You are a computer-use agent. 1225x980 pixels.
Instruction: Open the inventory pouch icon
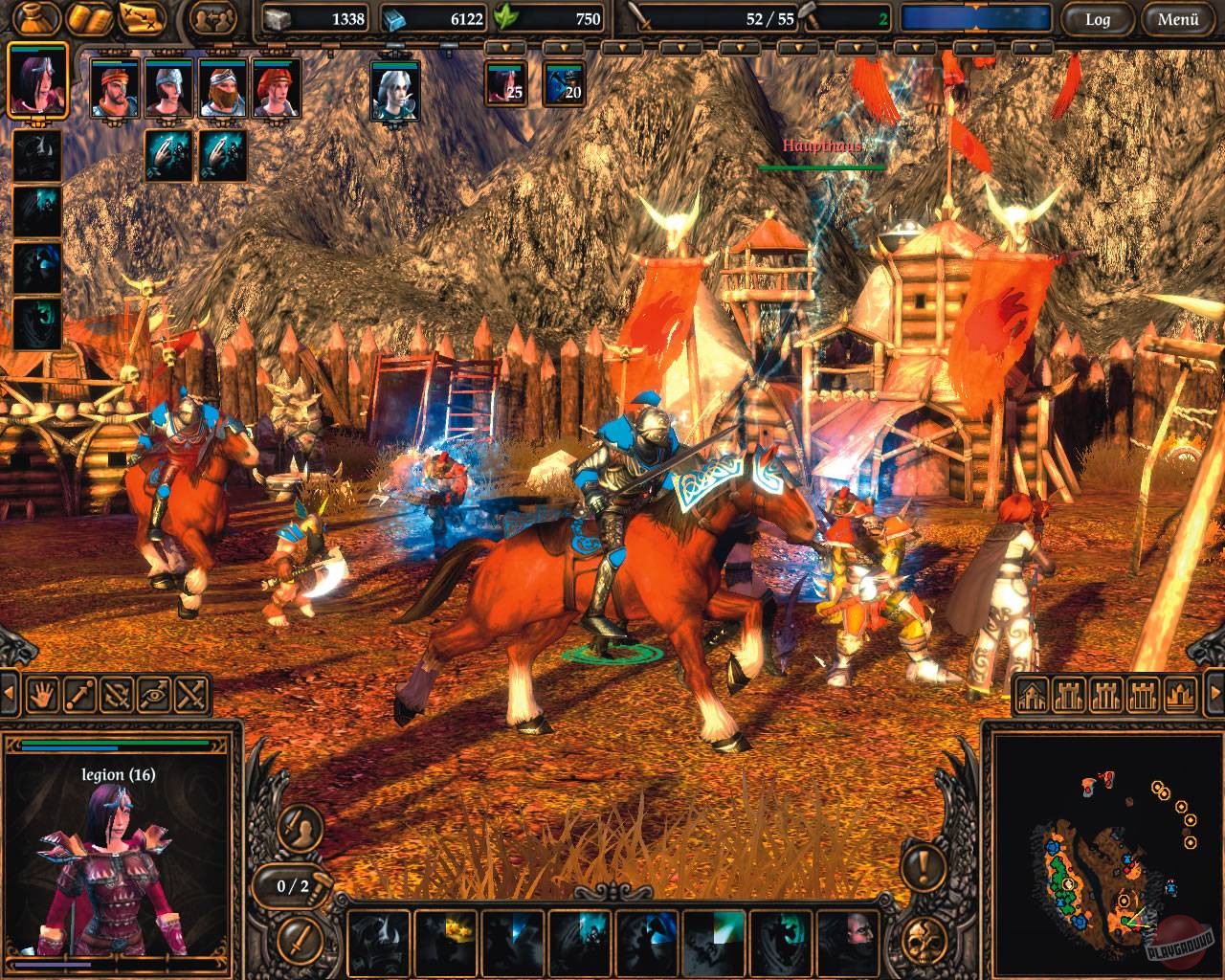pyautogui.click(x=34, y=17)
